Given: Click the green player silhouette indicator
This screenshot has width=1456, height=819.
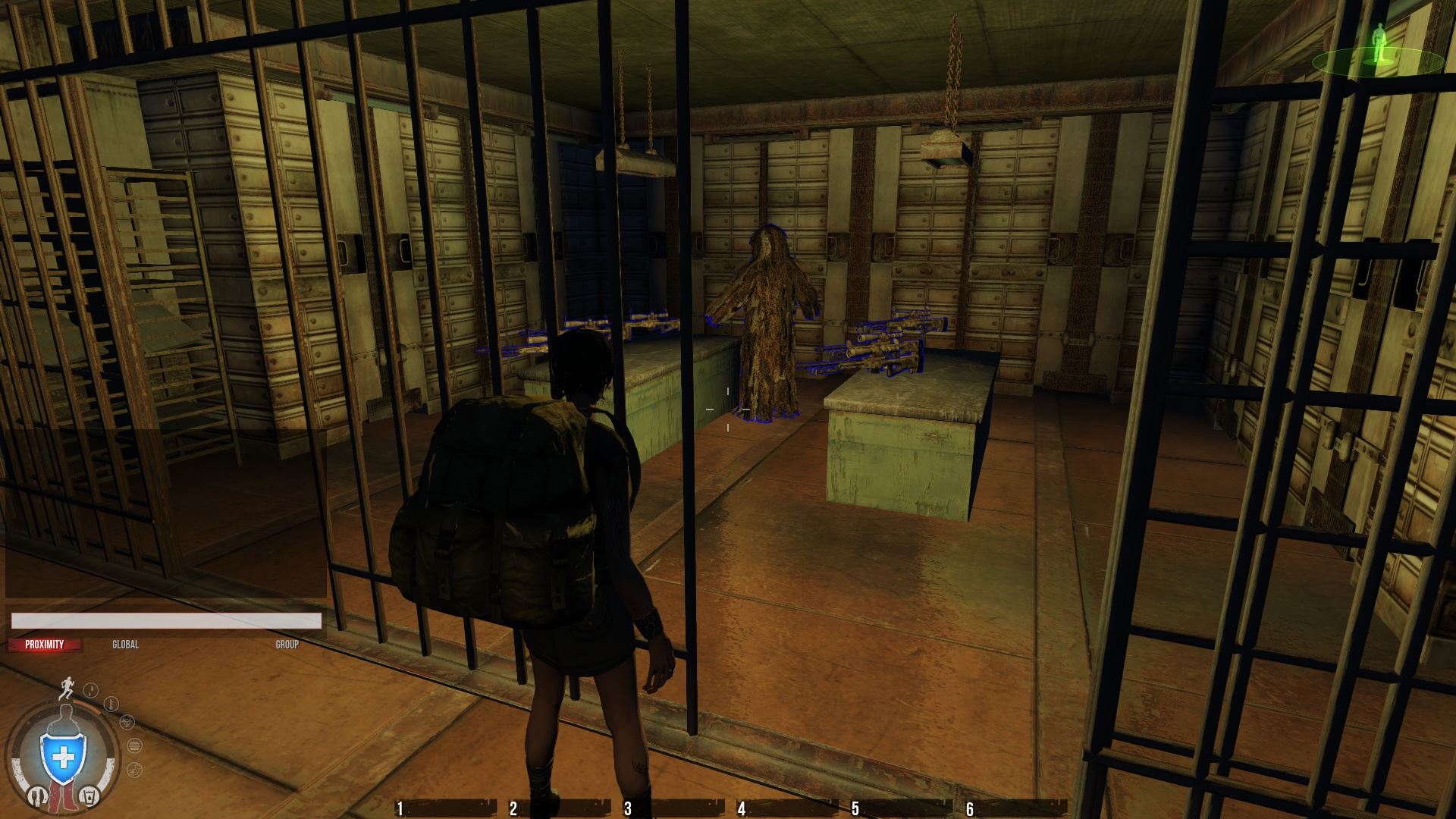Looking at the screenshot, I should [1377, 46].
